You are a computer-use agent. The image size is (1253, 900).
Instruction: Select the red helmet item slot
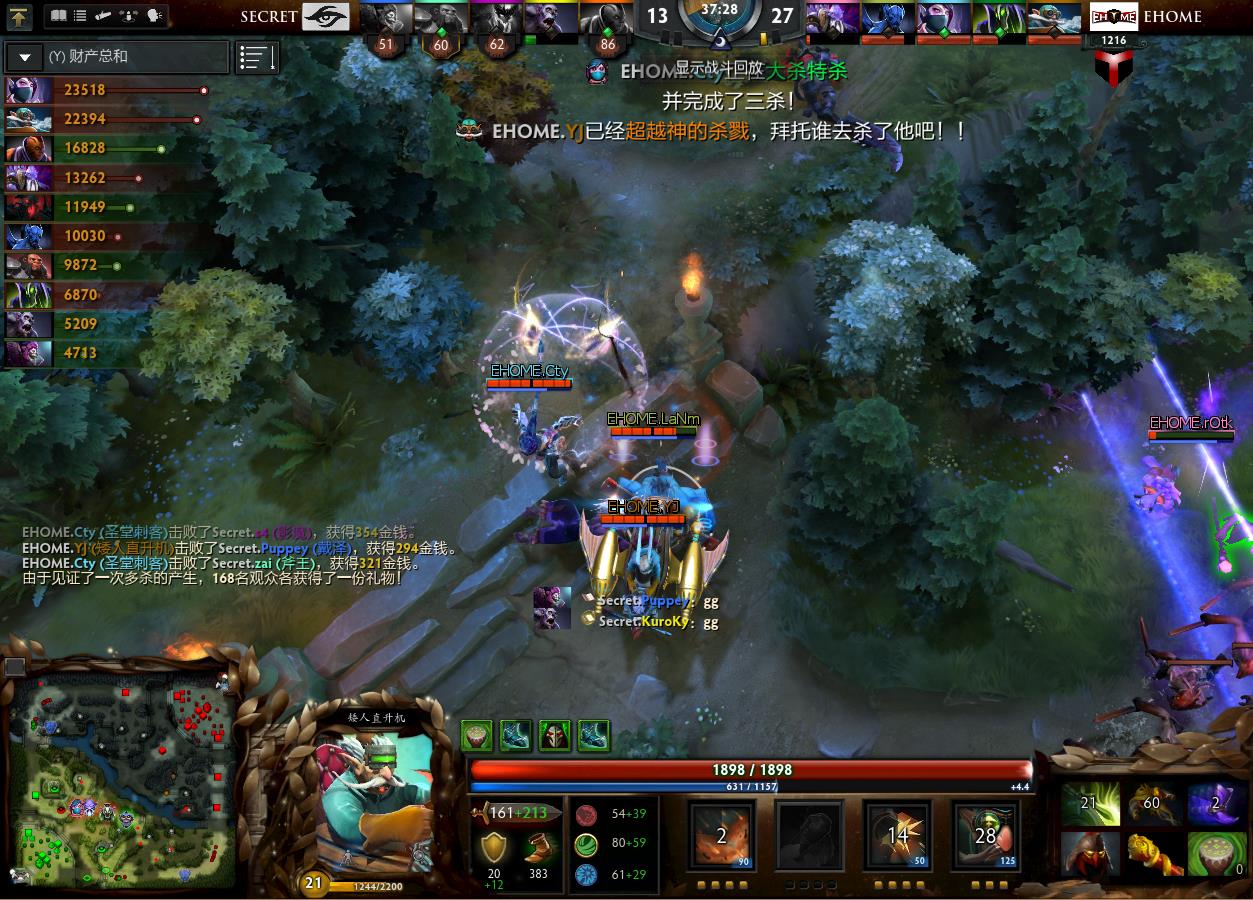[x=1089, y=853]
